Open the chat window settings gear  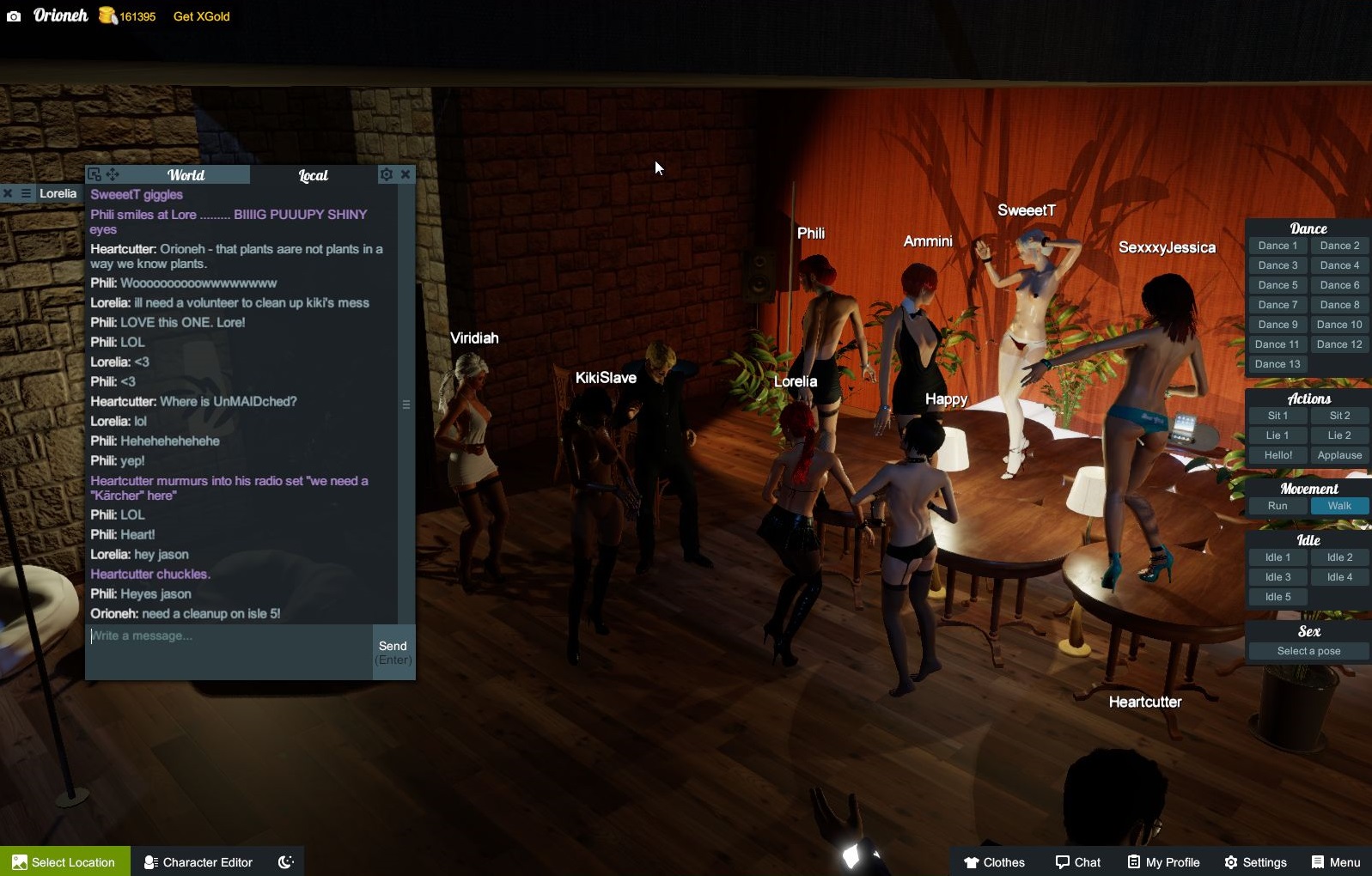click(x=387, y=173)
